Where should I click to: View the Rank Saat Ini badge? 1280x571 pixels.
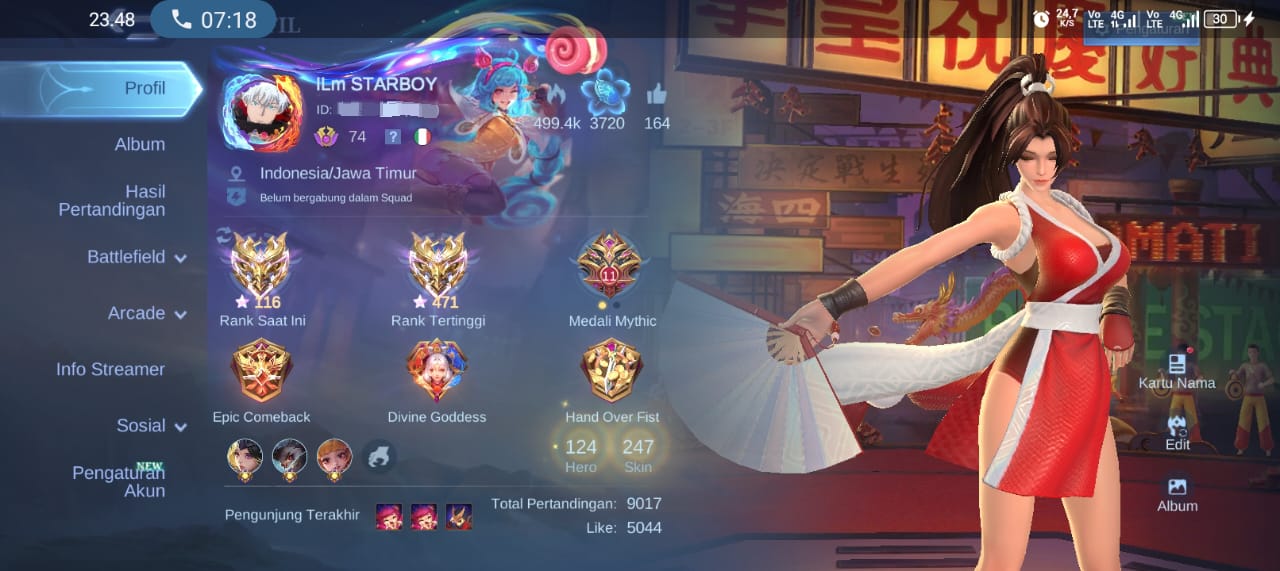click(261, 265)
